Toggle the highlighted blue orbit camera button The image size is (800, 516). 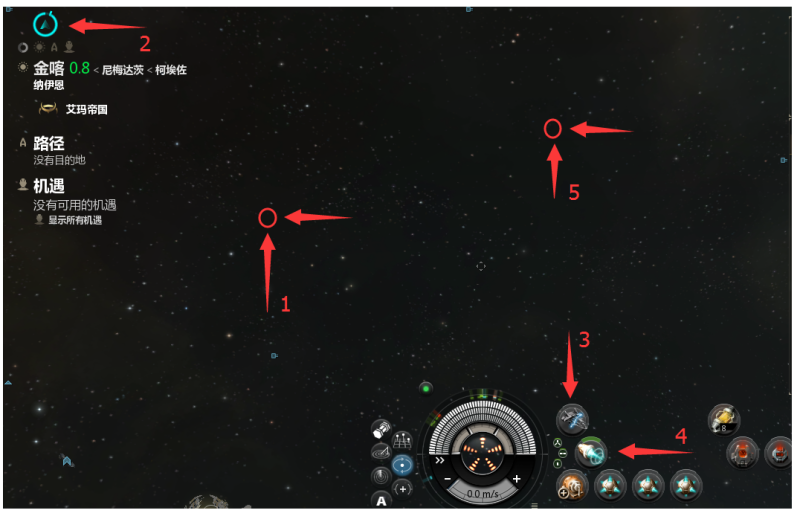tap(403, 464)
